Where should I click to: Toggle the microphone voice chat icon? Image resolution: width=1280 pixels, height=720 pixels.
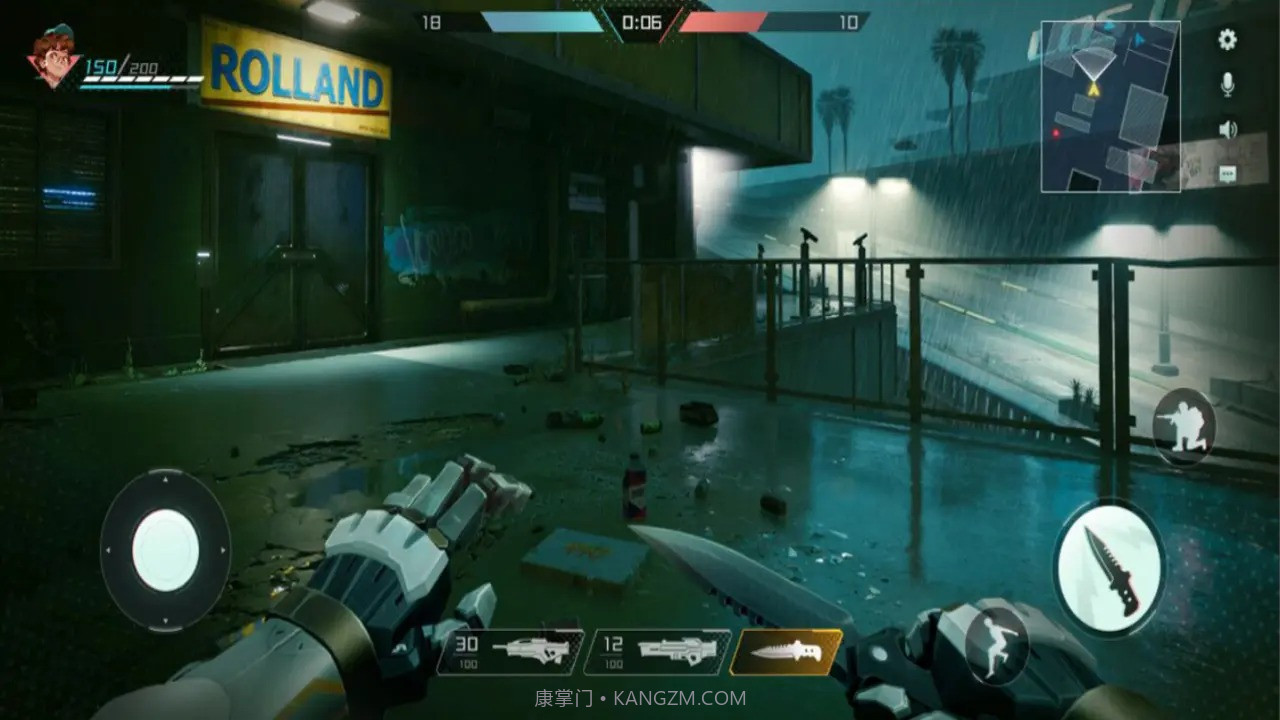1227,85
